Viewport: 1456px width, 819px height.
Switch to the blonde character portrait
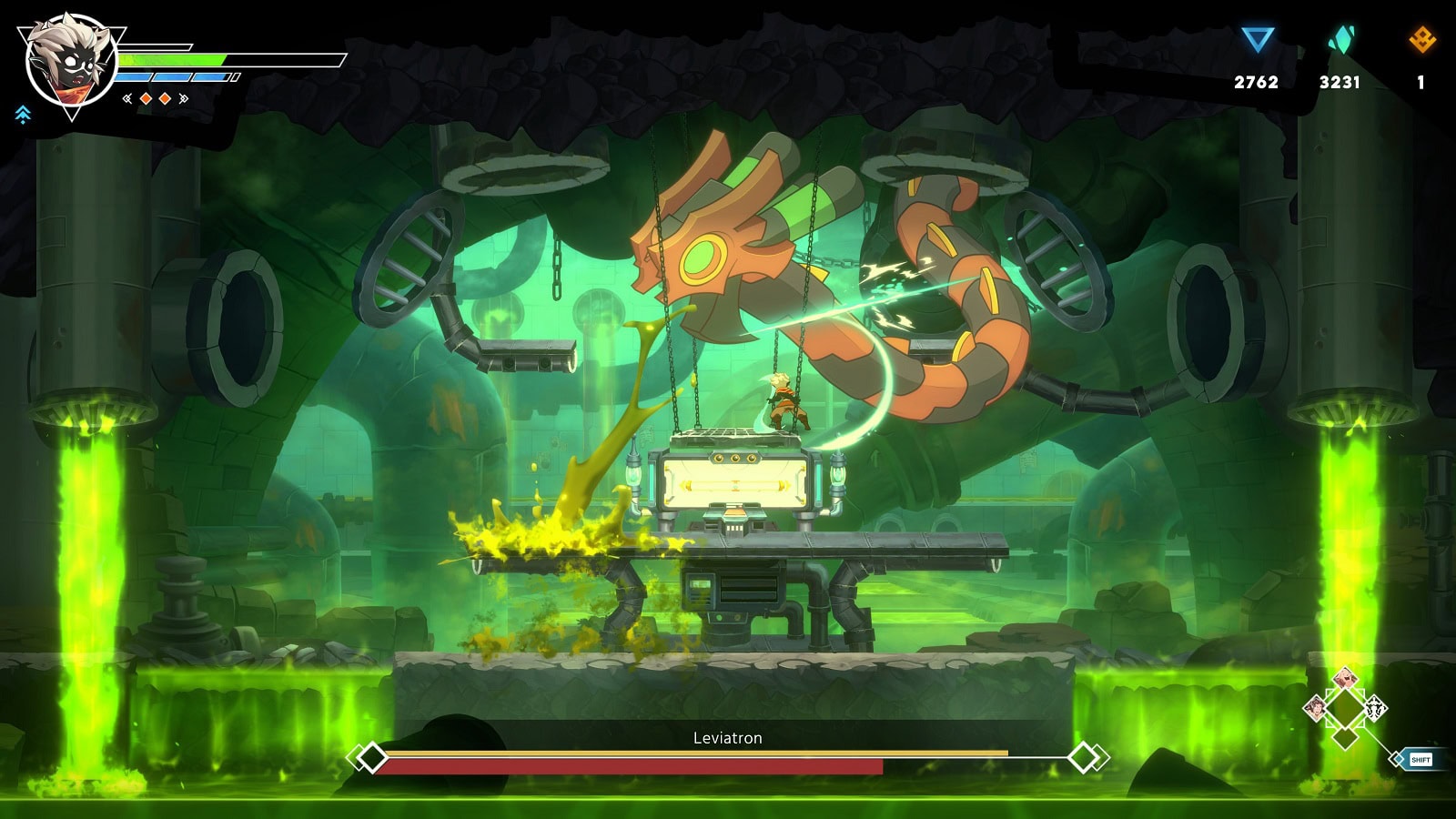click(1345, 678)
